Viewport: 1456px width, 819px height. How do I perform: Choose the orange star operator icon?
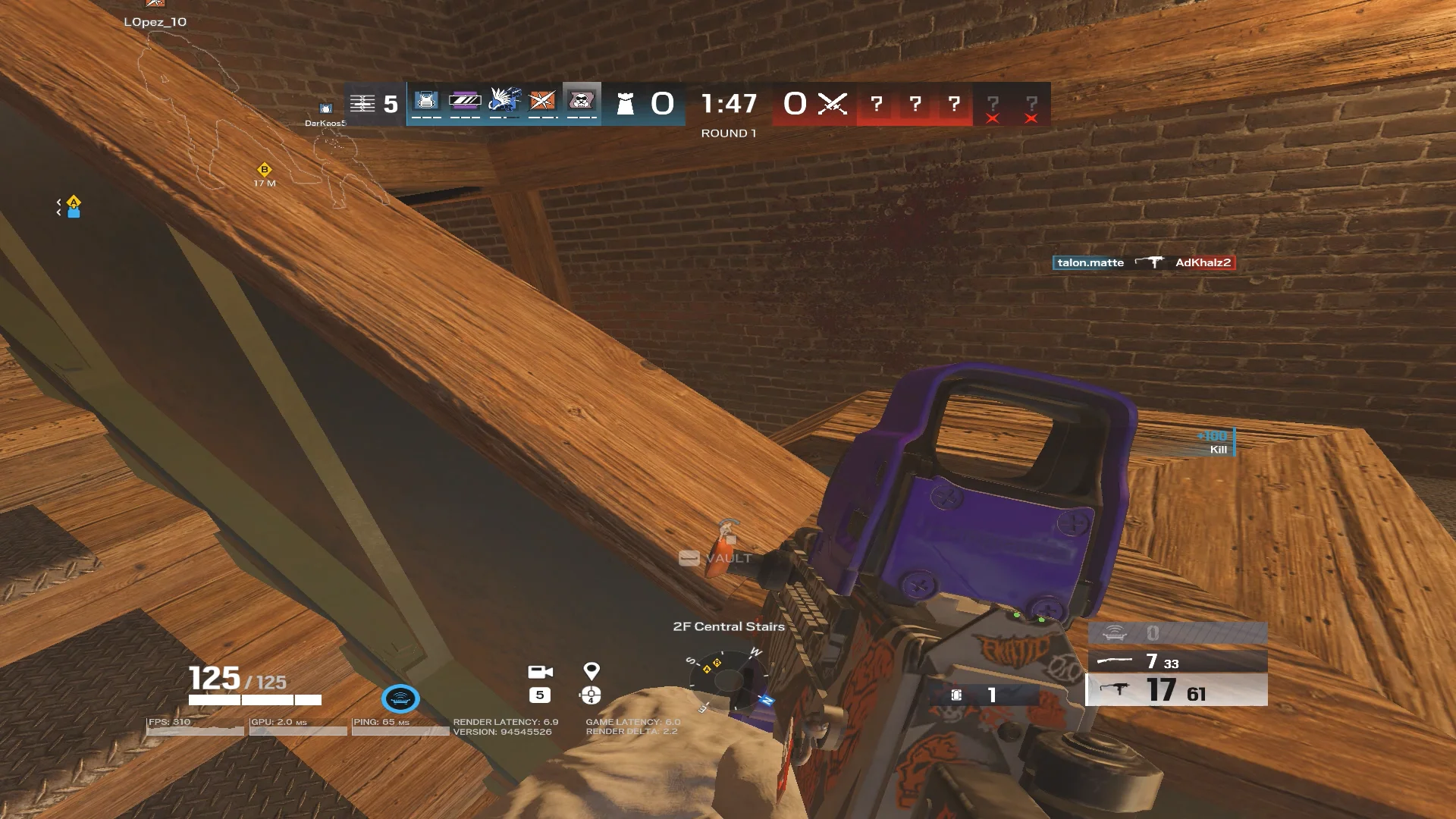coord(543,101)
